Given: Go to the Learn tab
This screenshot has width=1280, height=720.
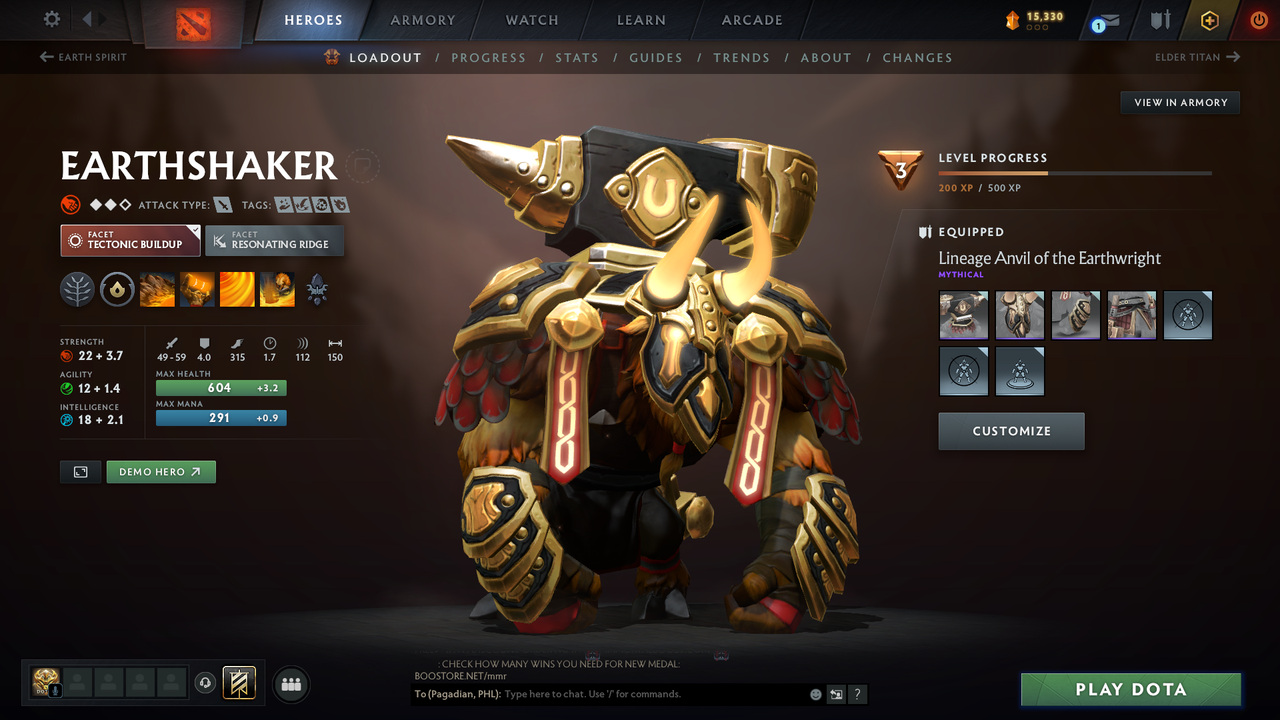Looking at the screenshot, I should click(641, 20).
